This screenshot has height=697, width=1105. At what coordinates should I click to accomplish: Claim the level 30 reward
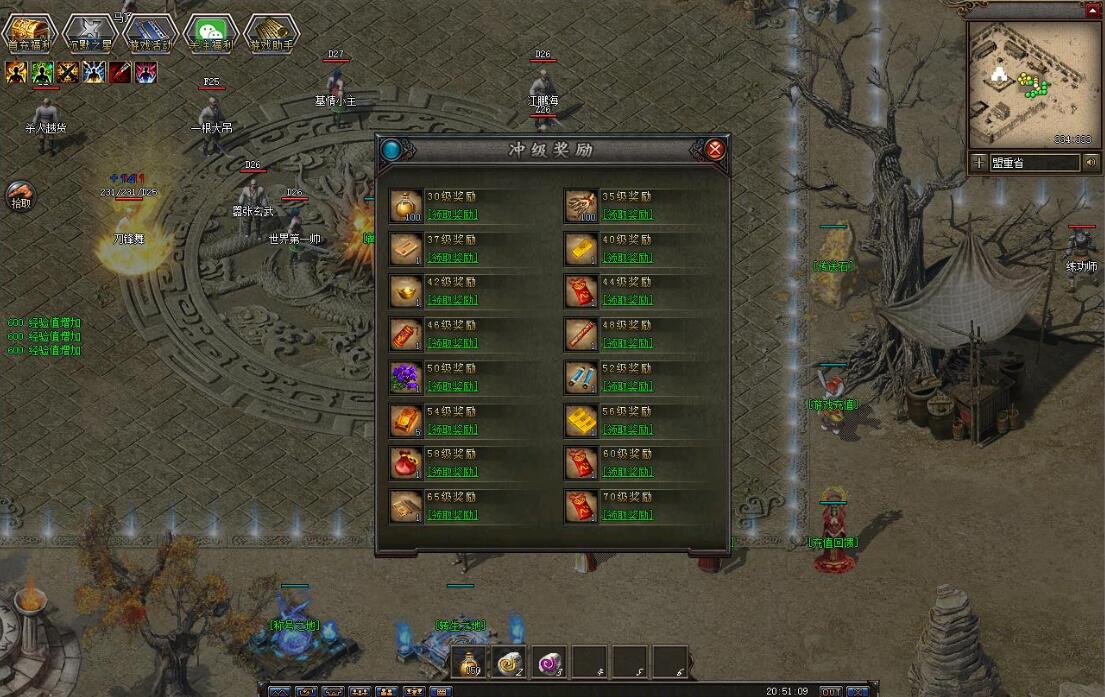(x=452, y=215)
